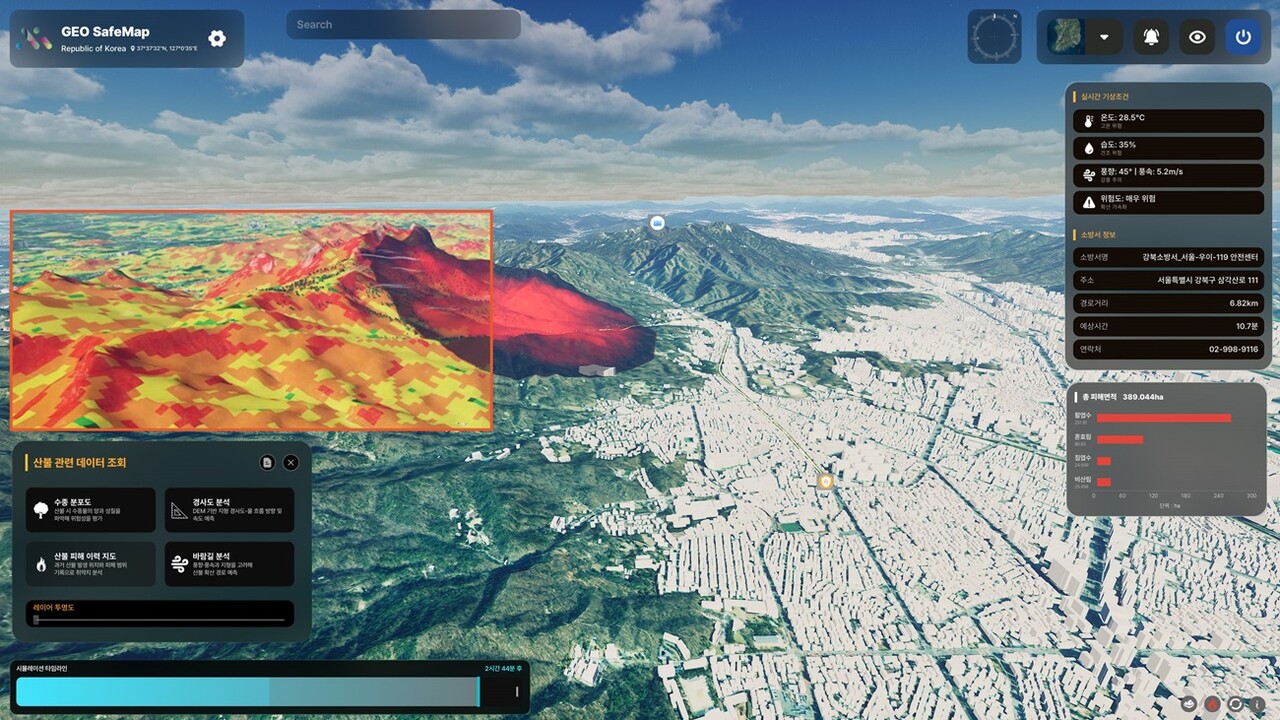Click the 레이어 투명도 slider handle

pyautogui.click(x=36, y=620)
